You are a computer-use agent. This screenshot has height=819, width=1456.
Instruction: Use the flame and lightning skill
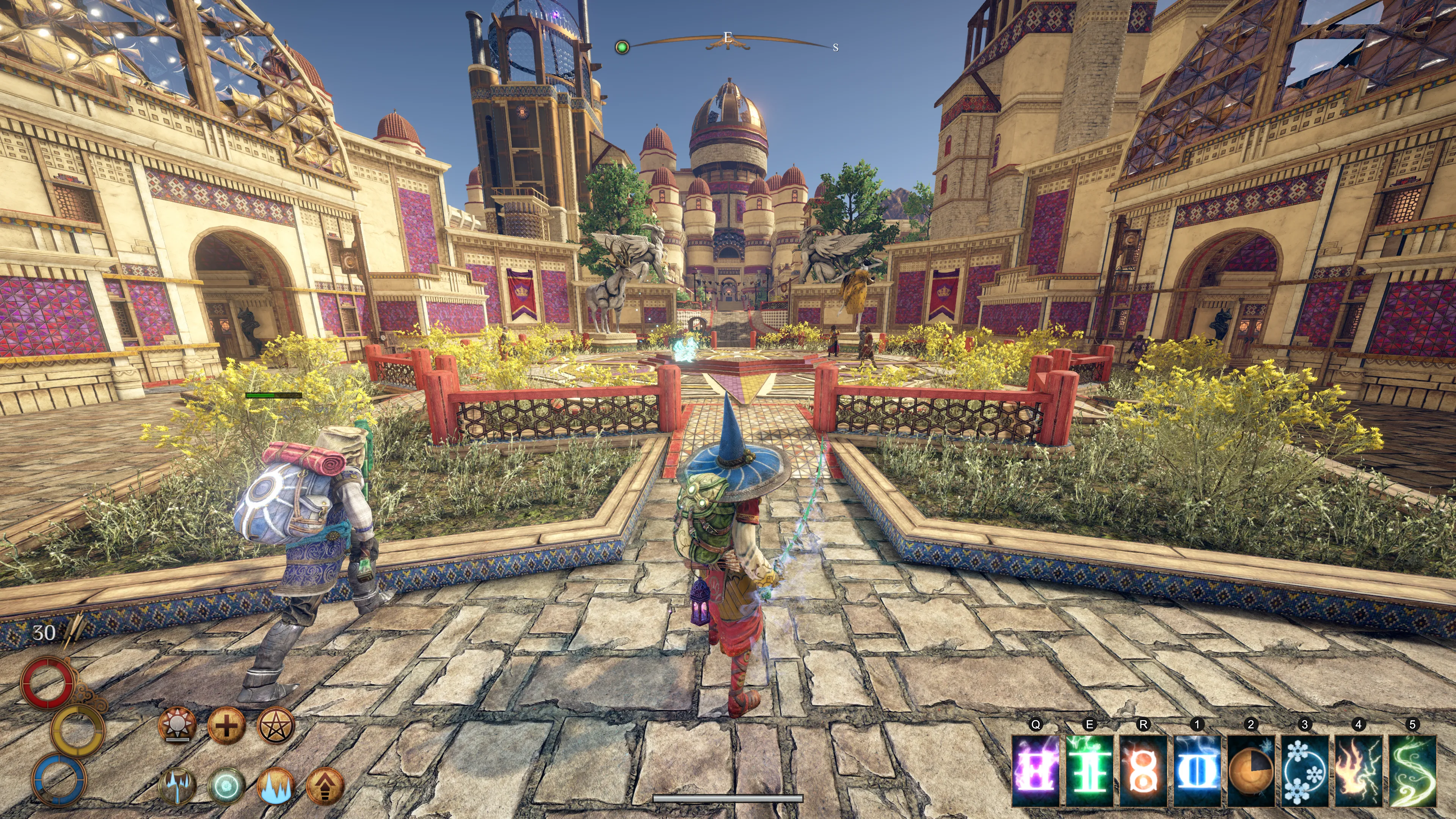point(1358,770)
